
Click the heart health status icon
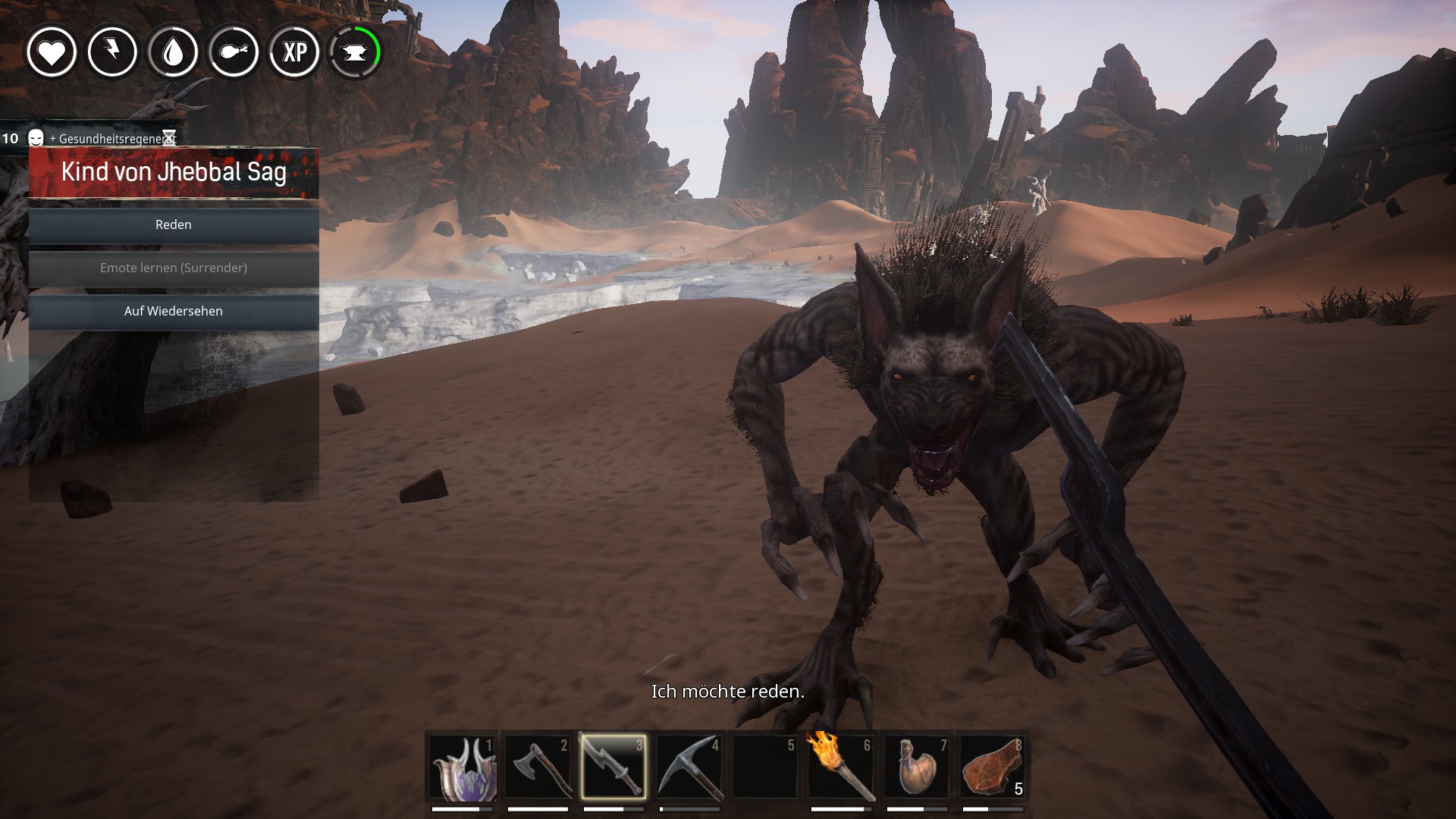pos(52,52)
